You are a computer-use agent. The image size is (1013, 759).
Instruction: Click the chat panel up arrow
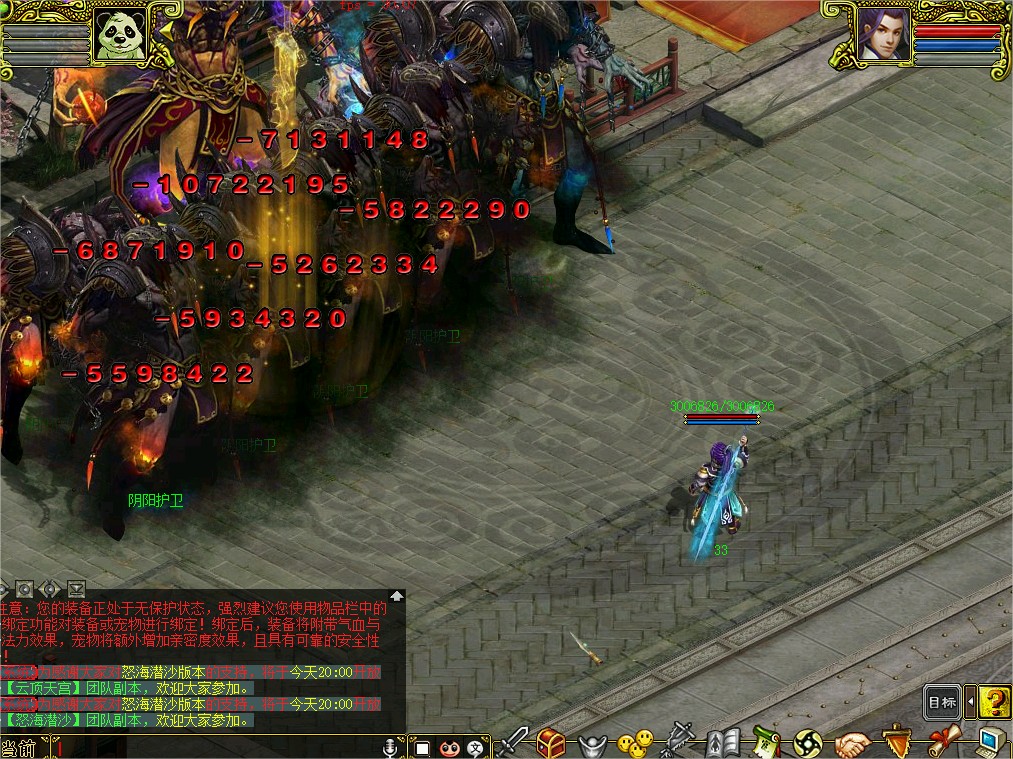point(397,595)
